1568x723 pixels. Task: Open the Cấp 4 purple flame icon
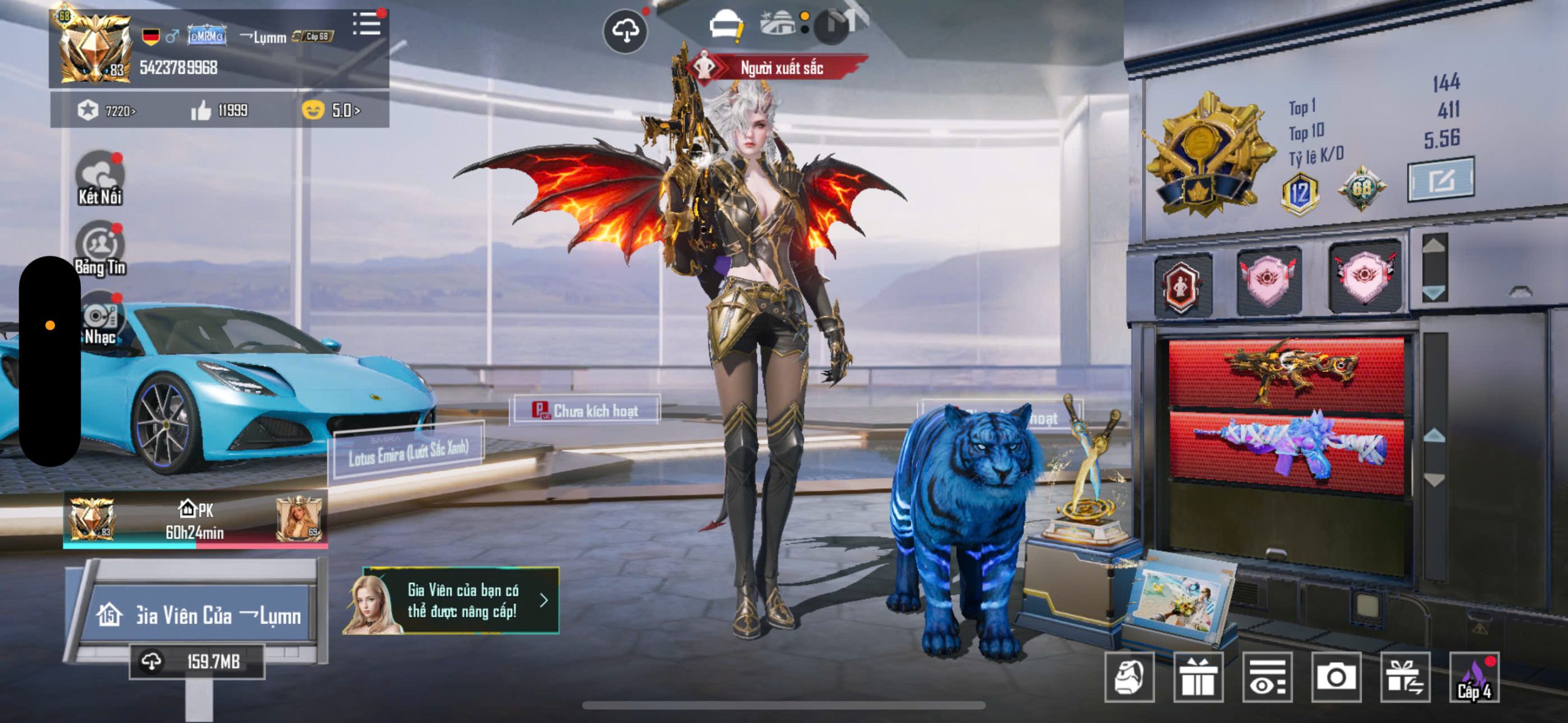click(1474, 677)
